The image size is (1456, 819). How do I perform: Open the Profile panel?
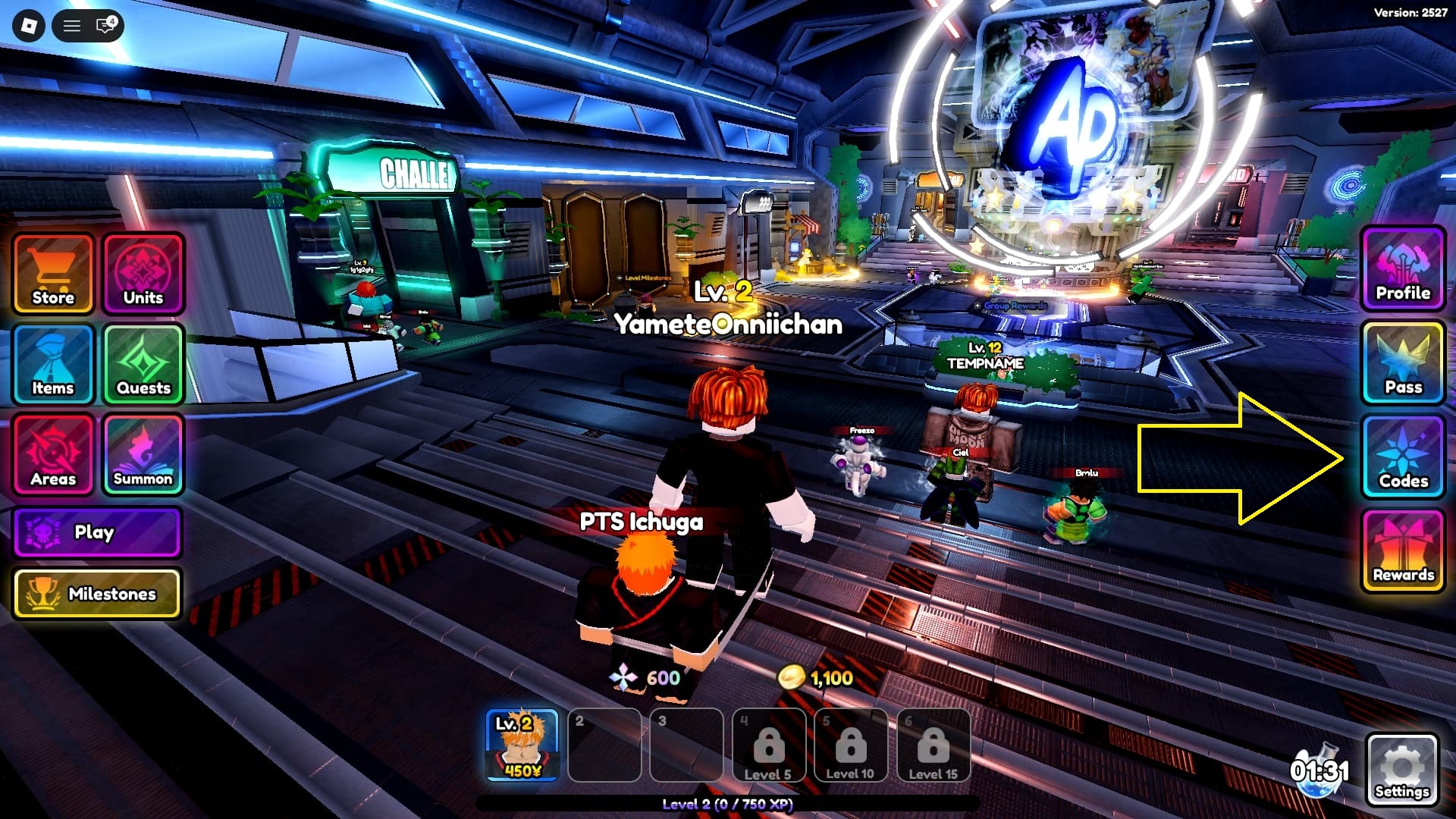(1403, 269)
